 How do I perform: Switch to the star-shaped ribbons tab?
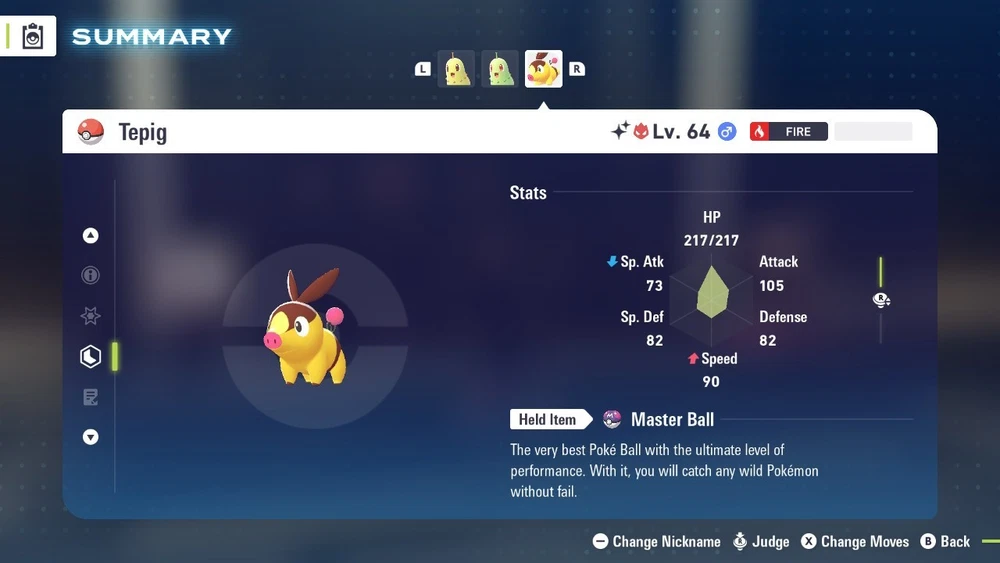coord(91,316)
